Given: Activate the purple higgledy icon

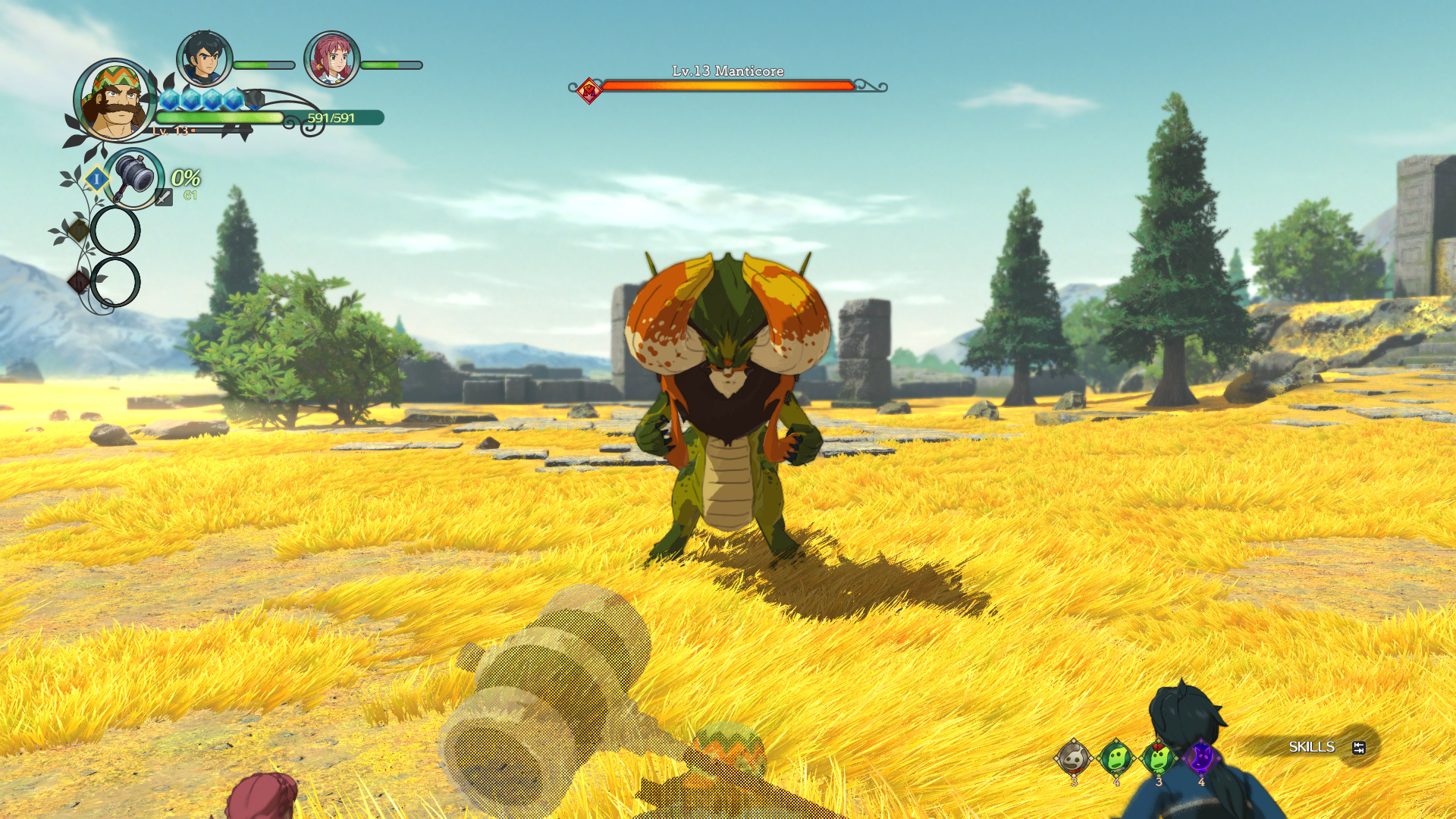Looking at the screenshot, I should coord(1200,757).
